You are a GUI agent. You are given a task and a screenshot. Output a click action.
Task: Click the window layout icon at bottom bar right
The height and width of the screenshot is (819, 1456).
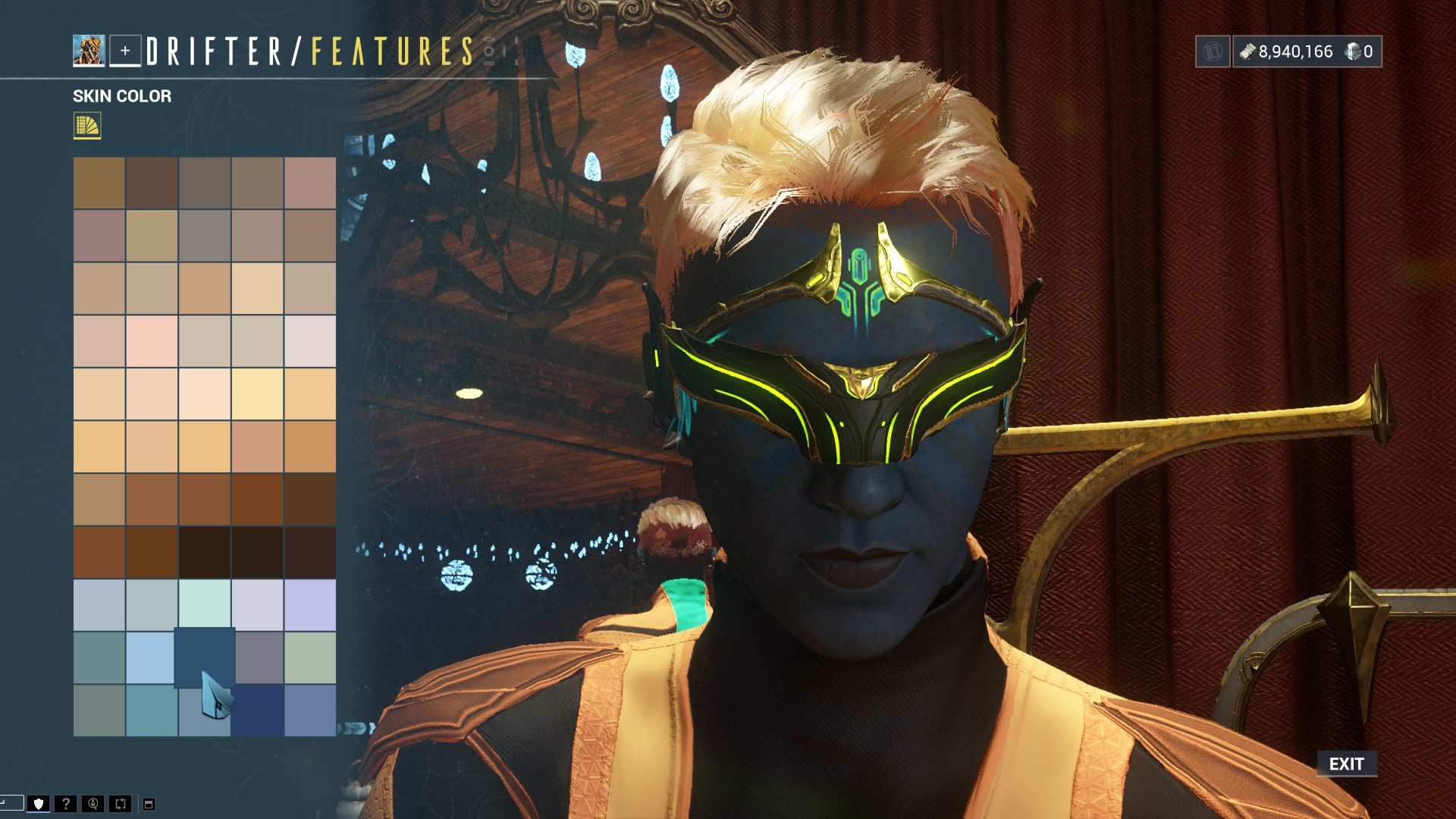149,802
